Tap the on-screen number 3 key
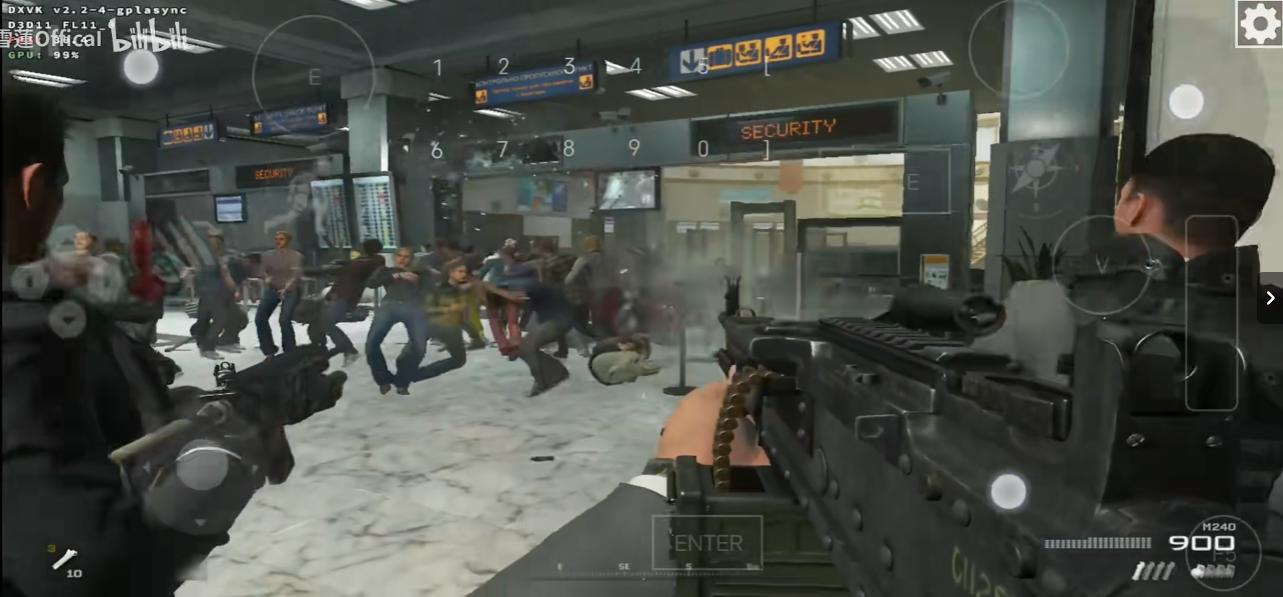The height and width of the screenshot is (597, 1283). pyautogui.click(x=569, y=66)
